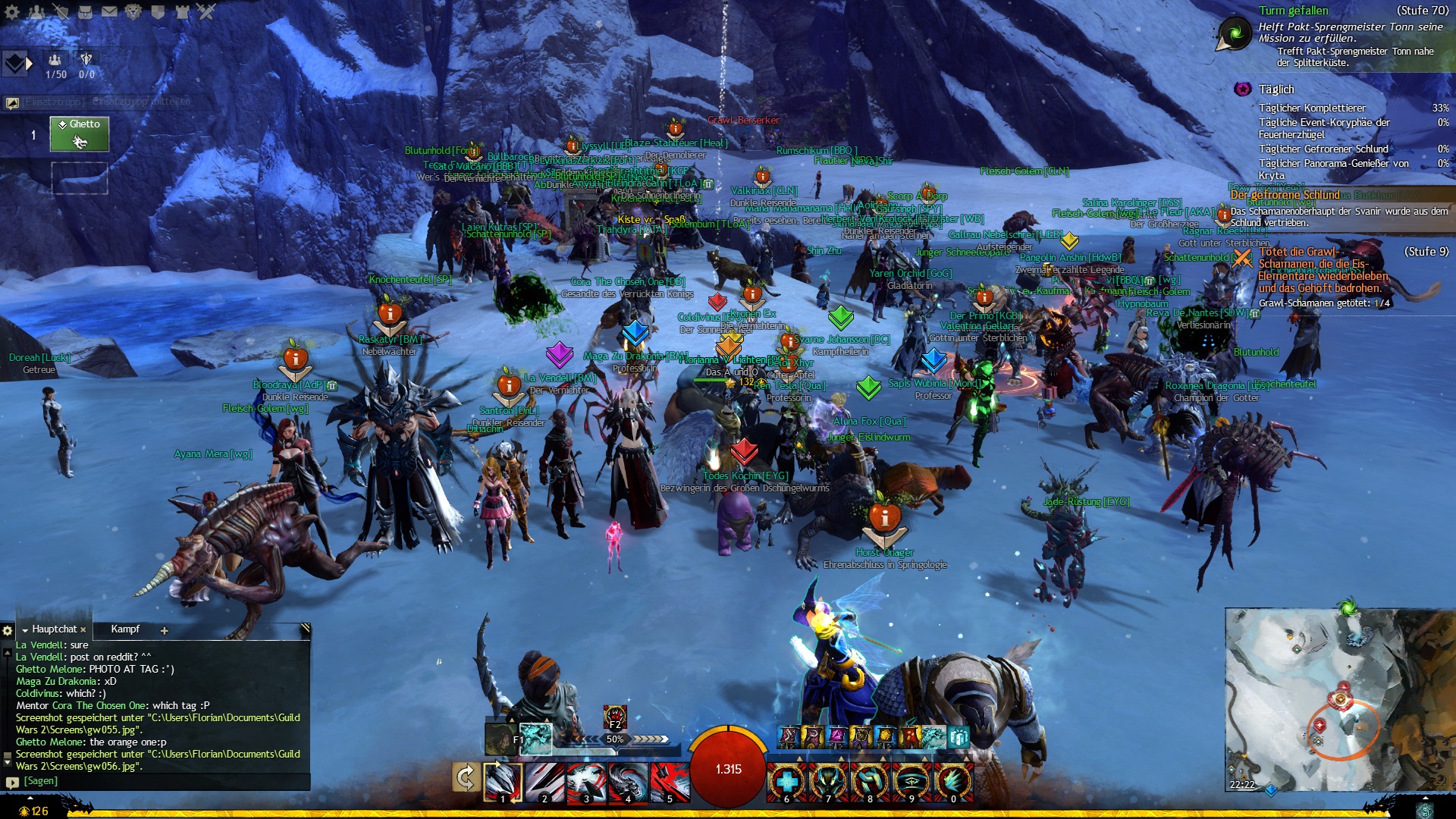Activate weapon skill 5 axe ability
1456x819 pixels.
tap(668, 781)
